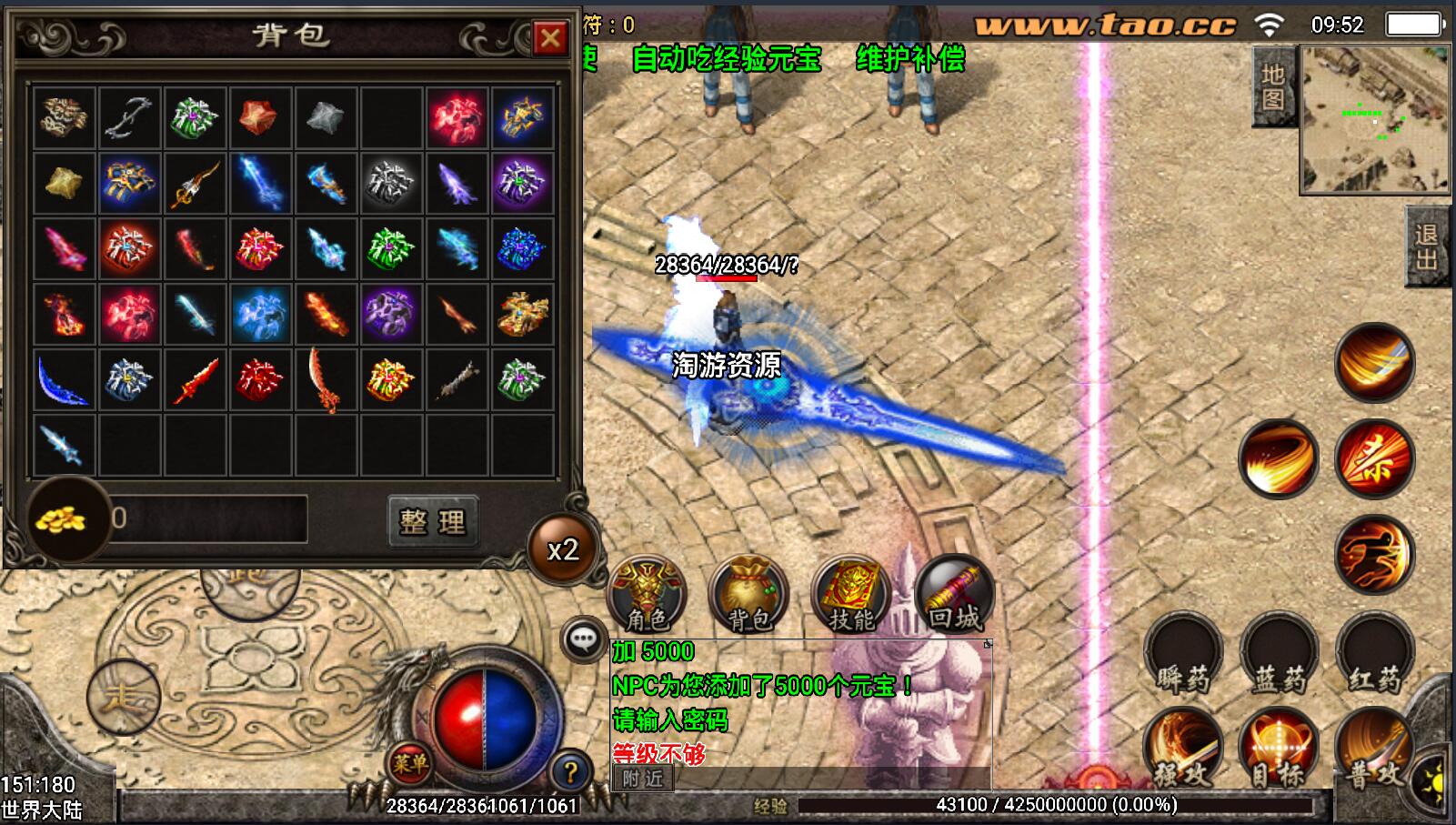Select the blue crescent blade in backpack
Screen dimensions: 1456x825
click(x=64, y=379)
